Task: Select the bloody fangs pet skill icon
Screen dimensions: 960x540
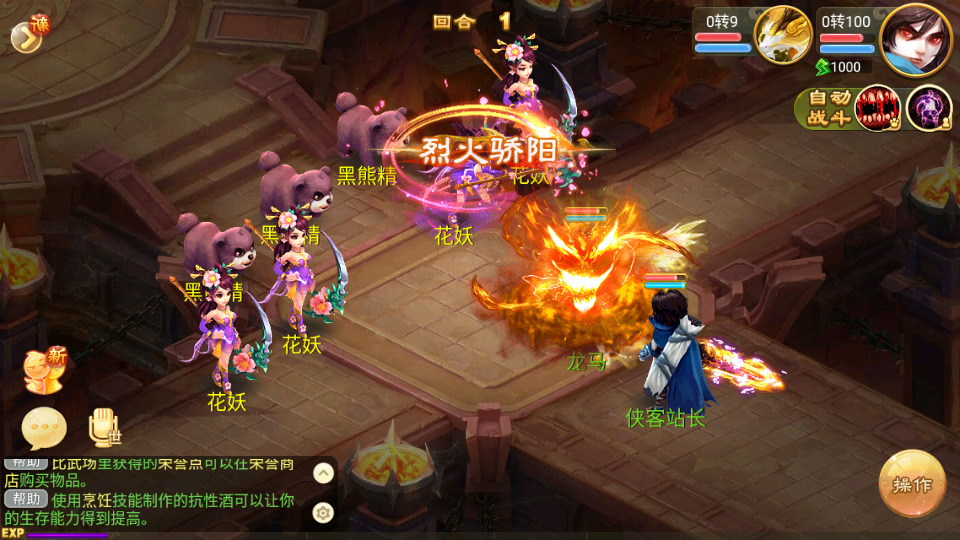Action: tap(879, 108)
